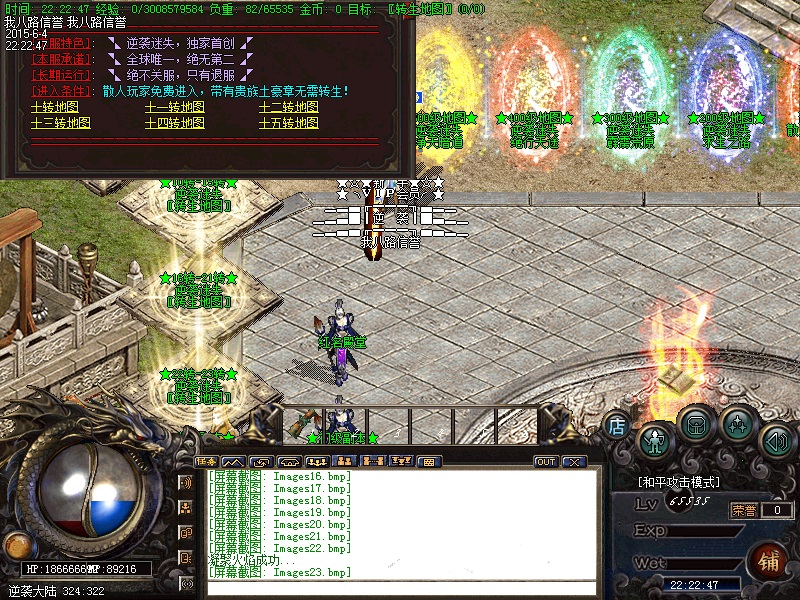This screenshot has width=800, height=600.
Task: Click the OUT button above chat
Action: (x=546, y=462)
